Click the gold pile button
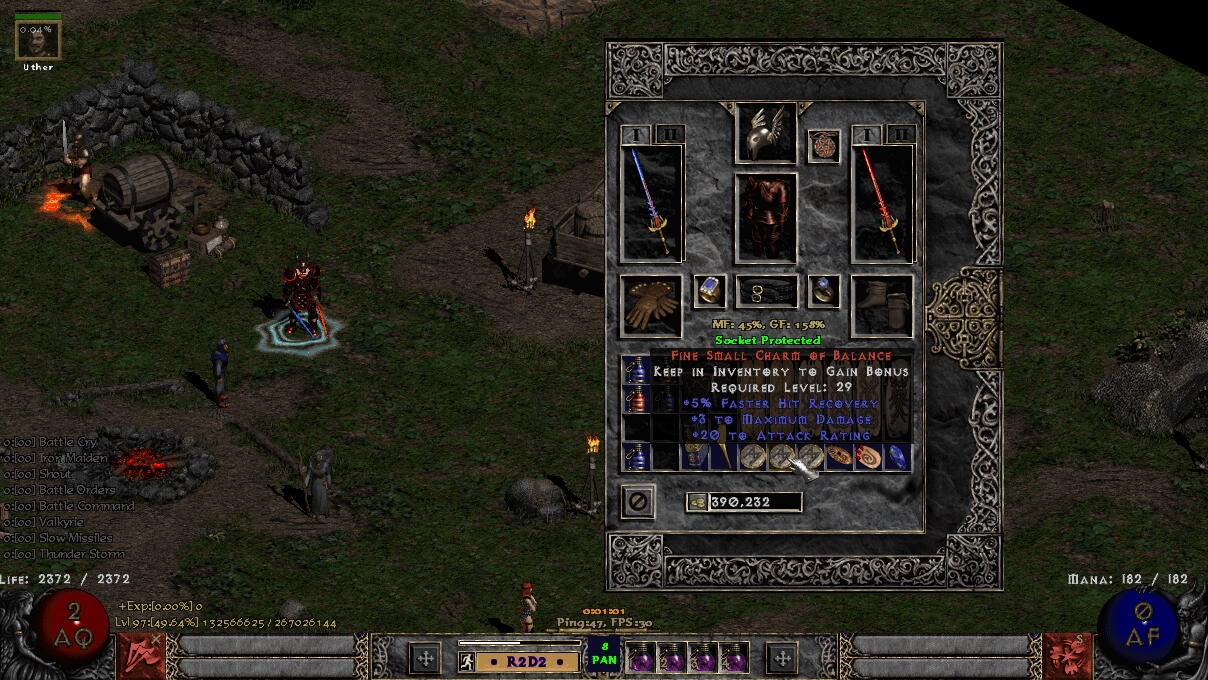Image resolution: width=1208 pixels, height=680 pixels. (696, 502)
